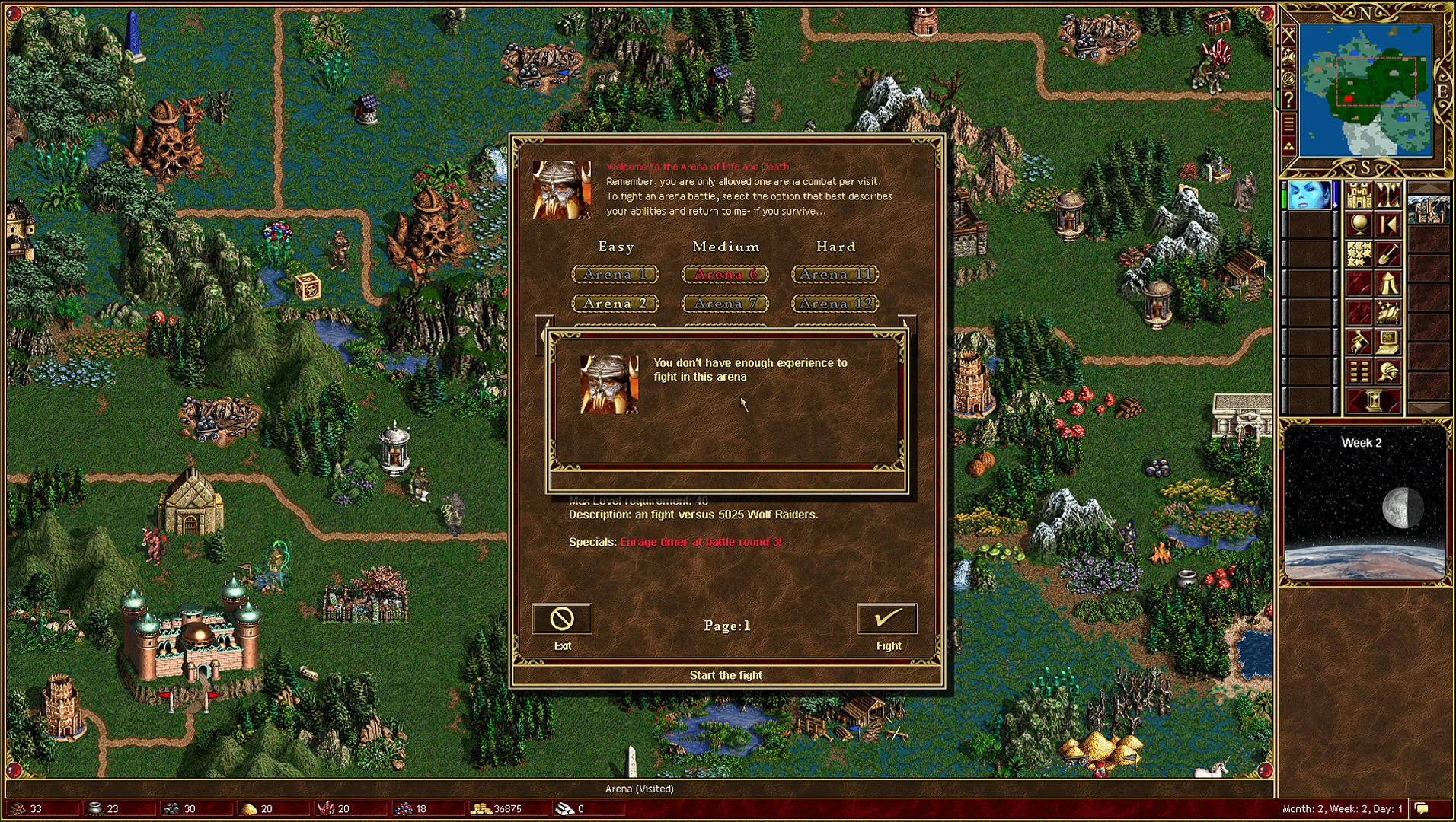Viewport: 1456px width, 822px height.
Task: Click the Hard difficulty header
Action: click(835, 247)
